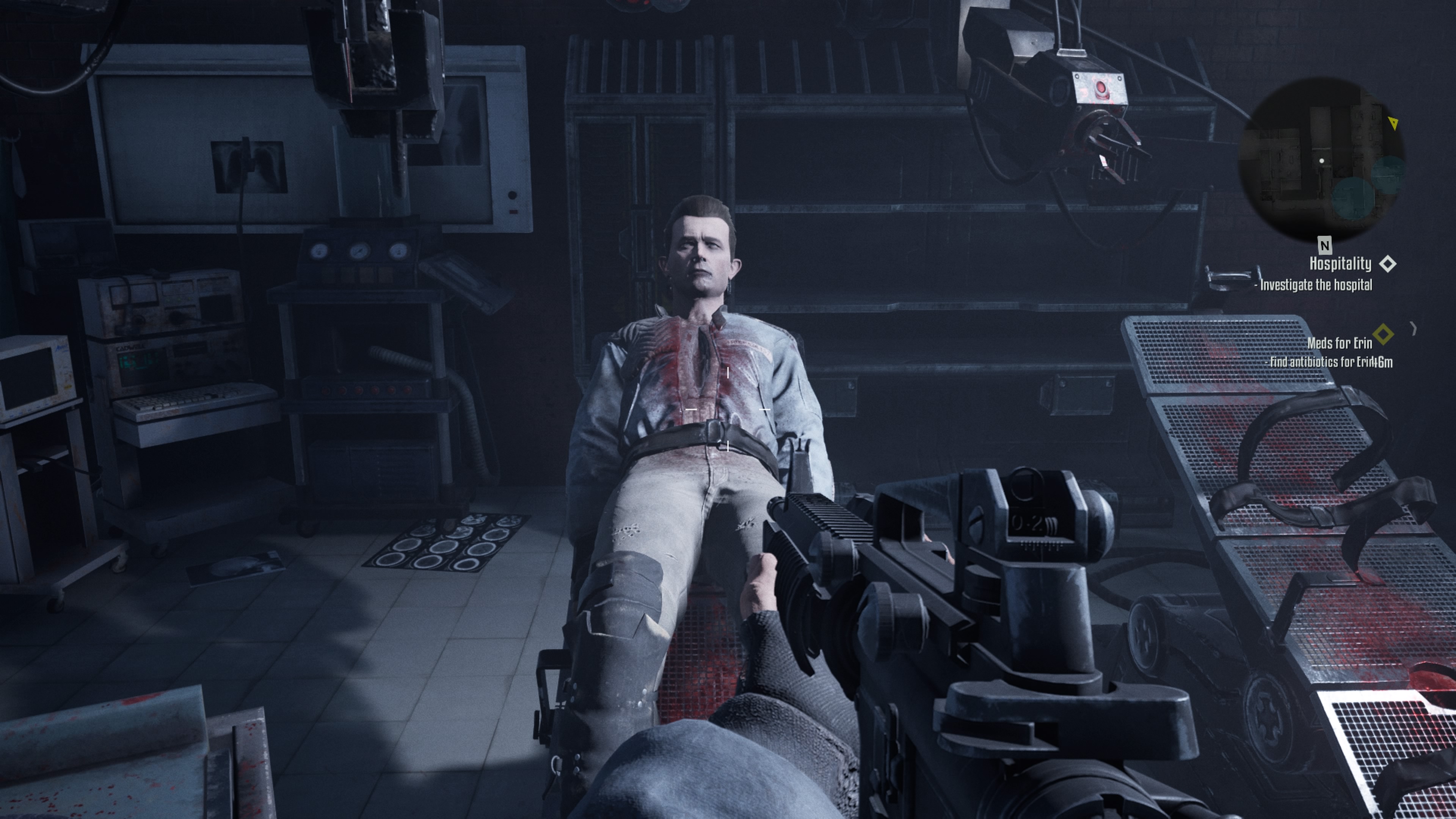The height and width of the screenshot is (819, 1456).
Task: Select the Hospitality quest tracker entry
Action: click(1340, 264)
